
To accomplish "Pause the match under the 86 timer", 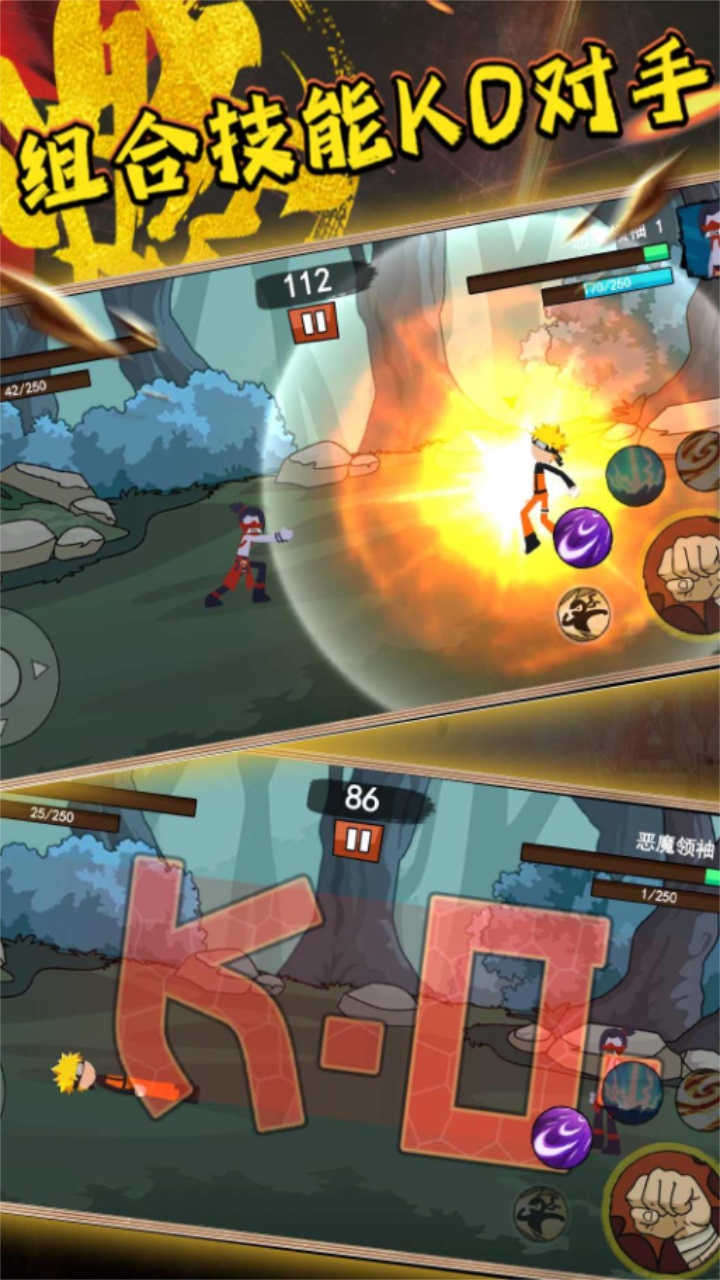I will [357, 839].
